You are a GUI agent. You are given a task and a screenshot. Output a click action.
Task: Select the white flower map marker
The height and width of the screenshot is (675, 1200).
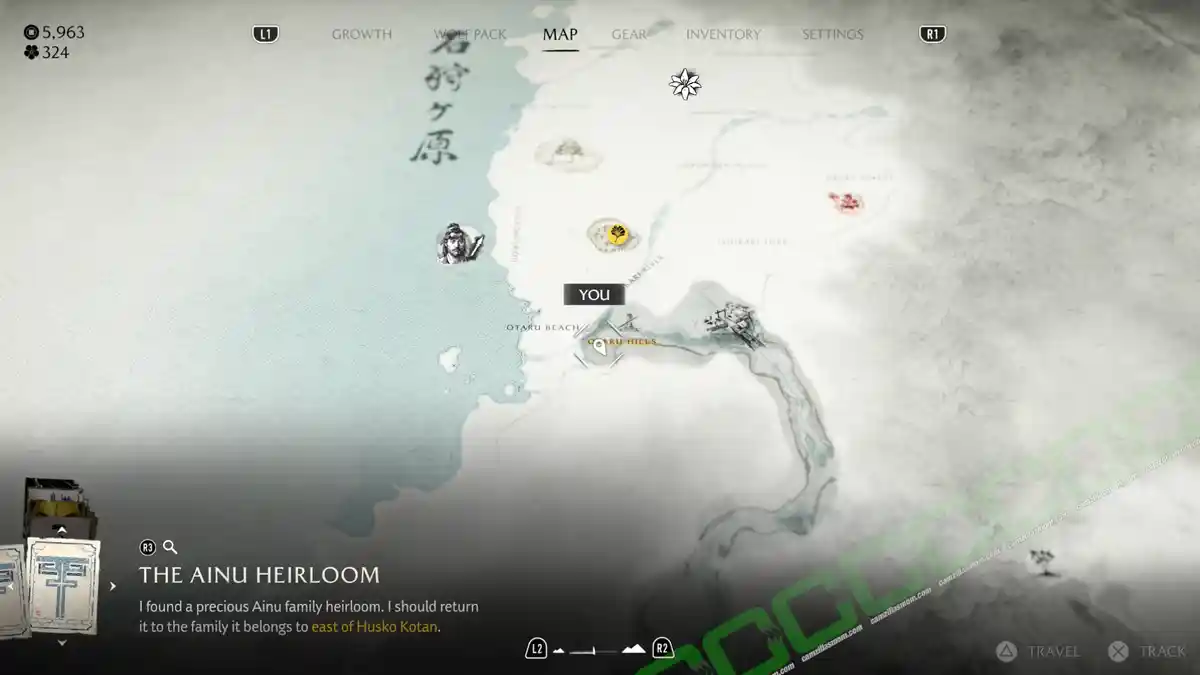click(x=685, y=84)
